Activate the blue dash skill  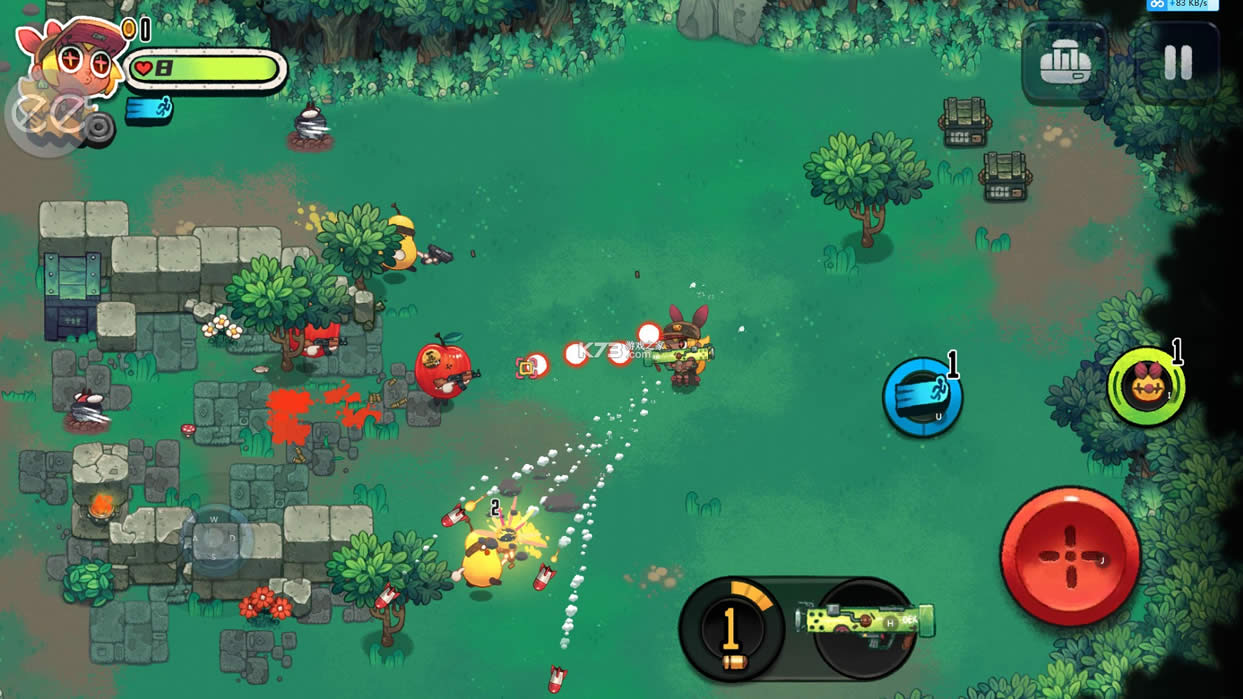(922, 397)
